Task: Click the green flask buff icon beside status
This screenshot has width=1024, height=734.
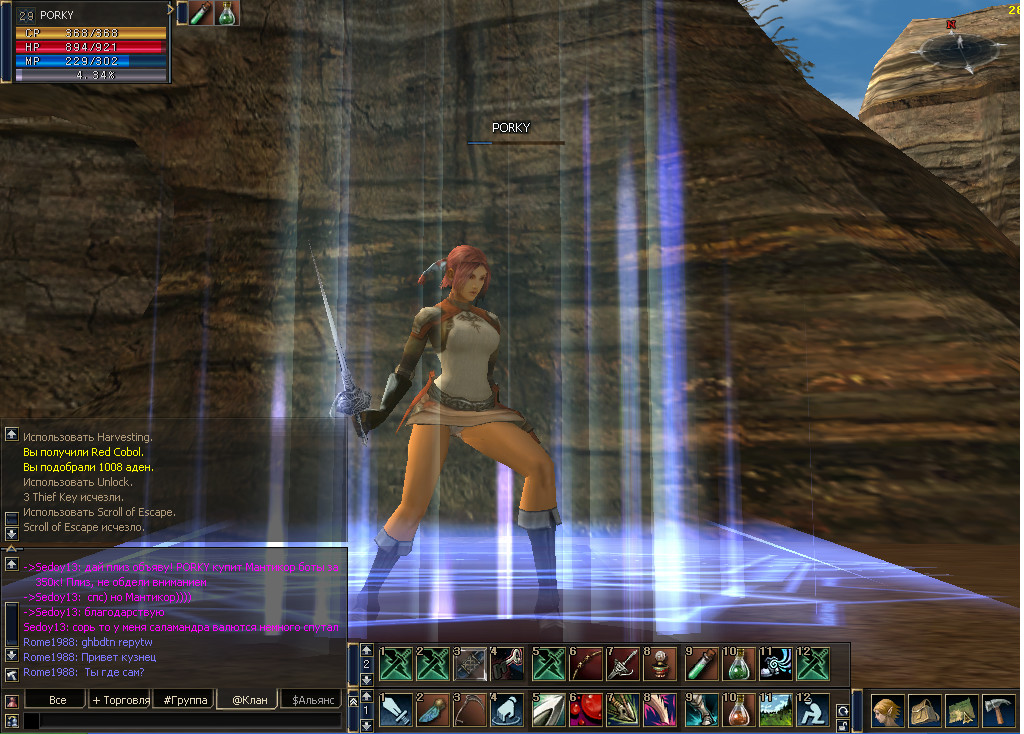Action: point(228,13)
